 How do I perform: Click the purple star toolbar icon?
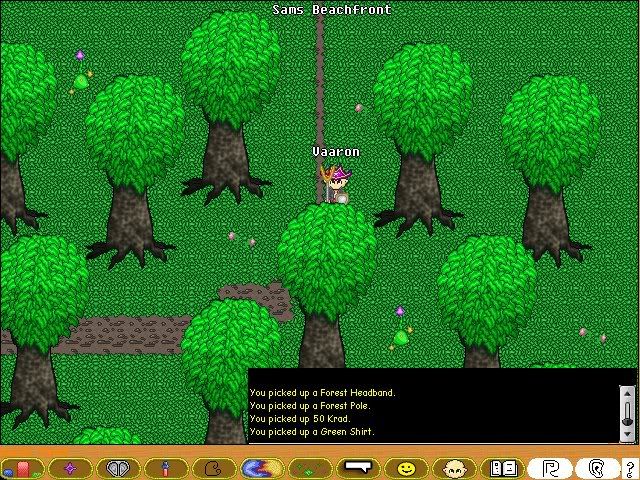point(69,467)
